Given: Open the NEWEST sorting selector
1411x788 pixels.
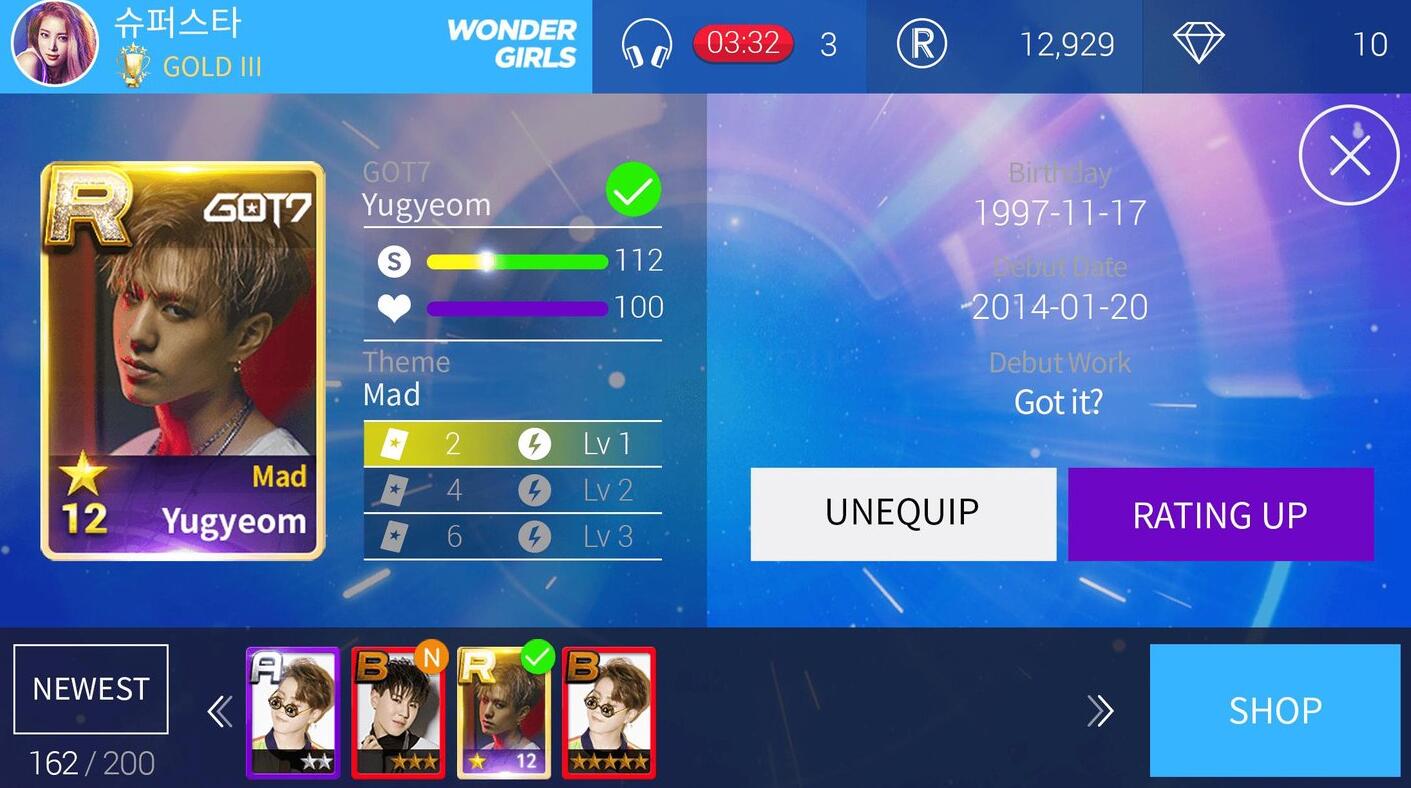Looking at the screenshot, I should point(90,688).
